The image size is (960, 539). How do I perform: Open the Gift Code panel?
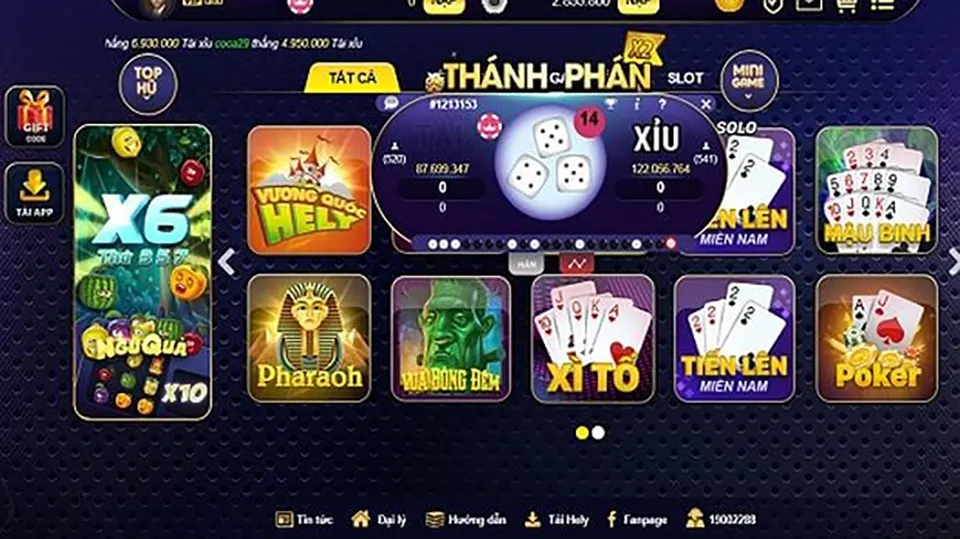click(x=35, y=118)
